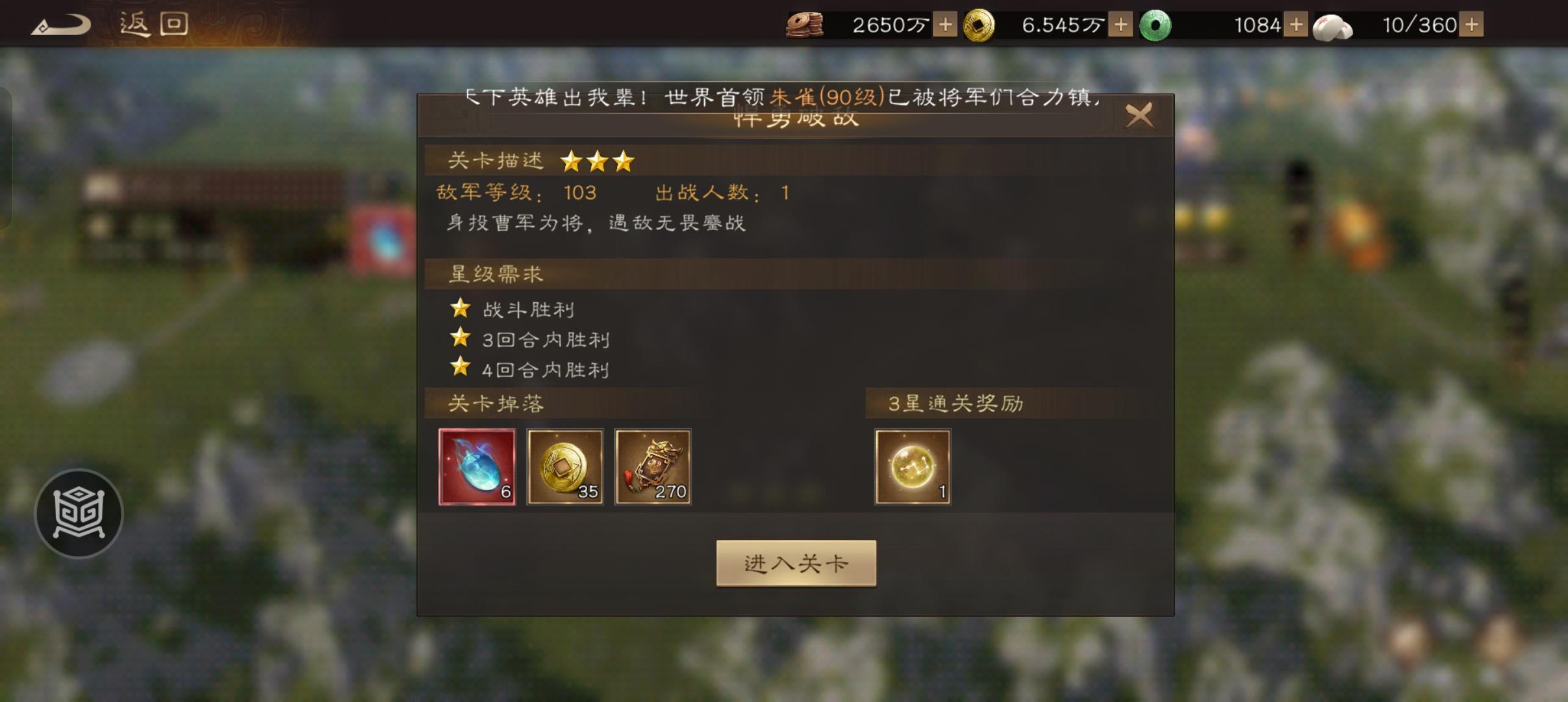
Task: View the tally item with quantity 270
Action: point(653,467)
